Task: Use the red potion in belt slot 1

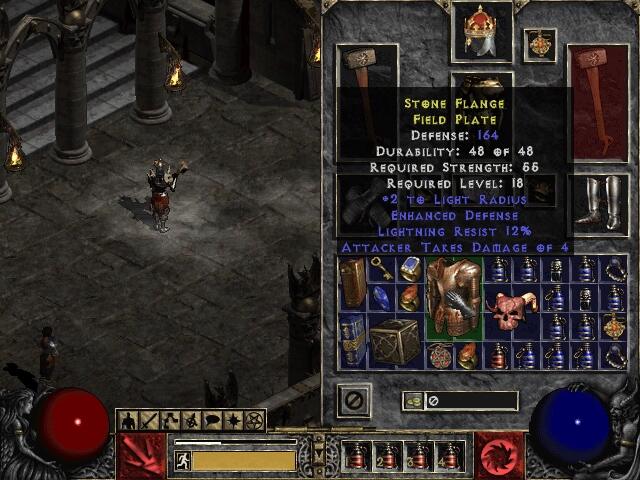Action: pos(355,455)
